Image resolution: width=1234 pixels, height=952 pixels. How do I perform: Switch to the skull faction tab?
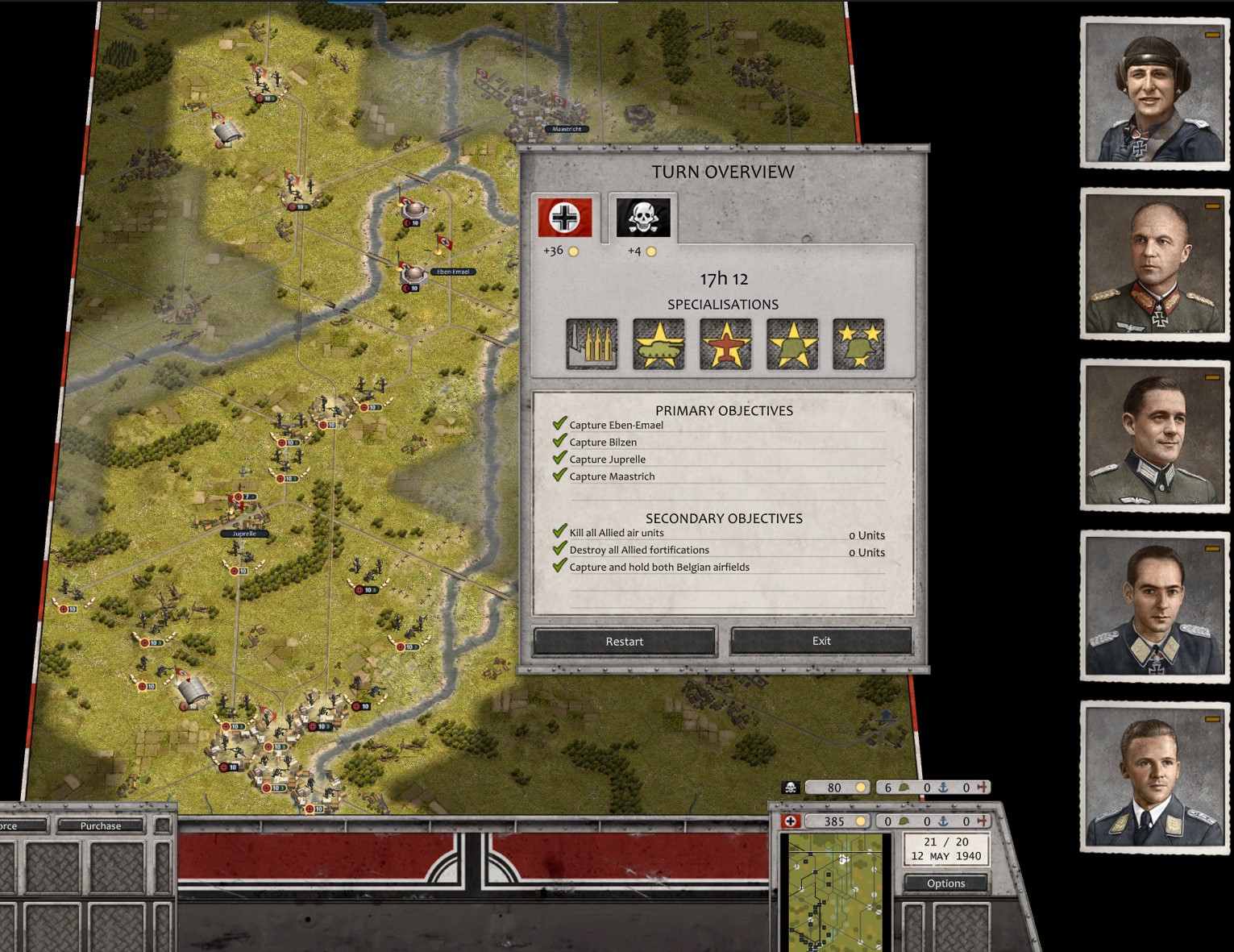click(643, 216)
